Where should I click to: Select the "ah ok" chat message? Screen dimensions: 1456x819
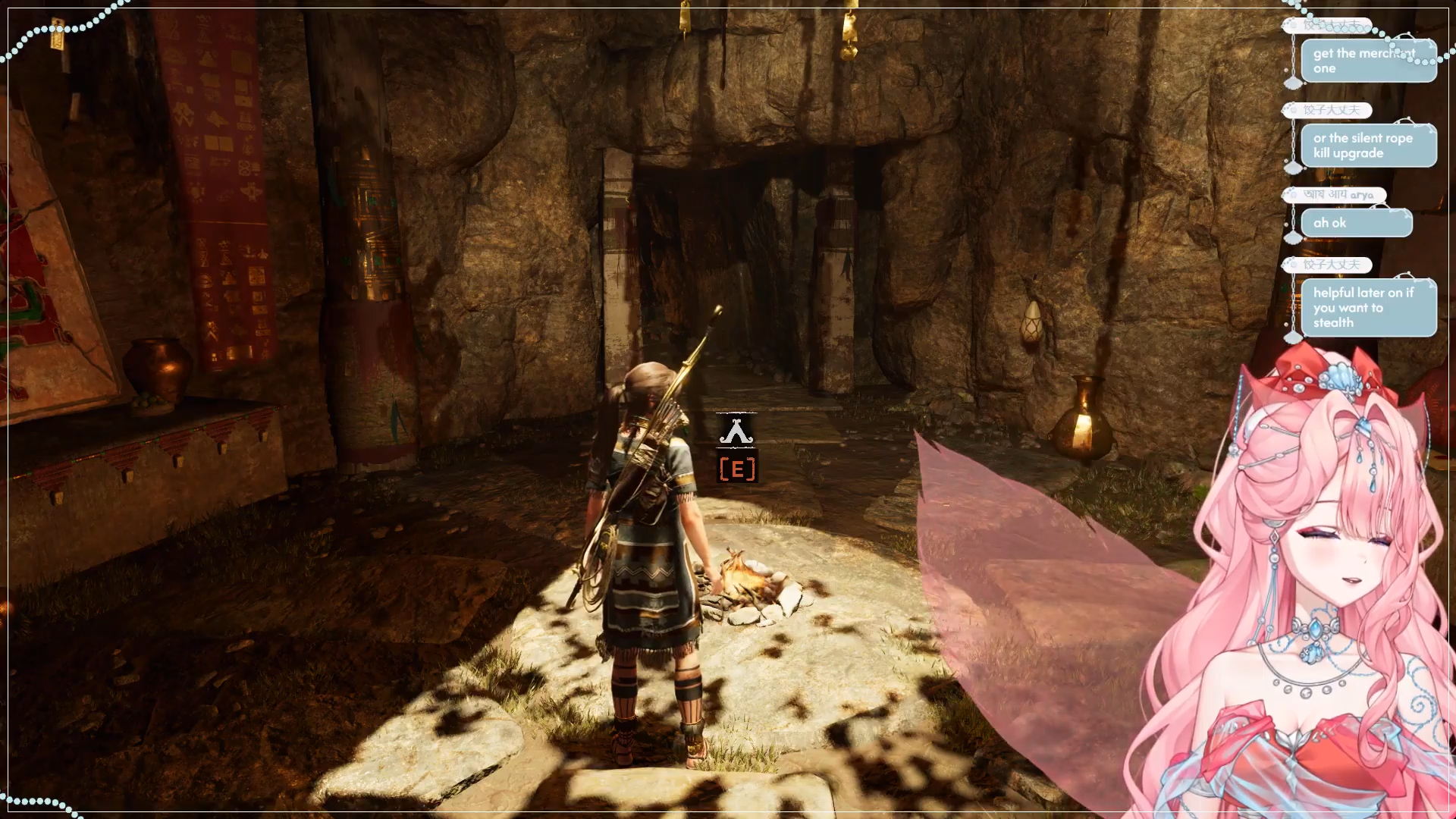(x=1356, y=223)
